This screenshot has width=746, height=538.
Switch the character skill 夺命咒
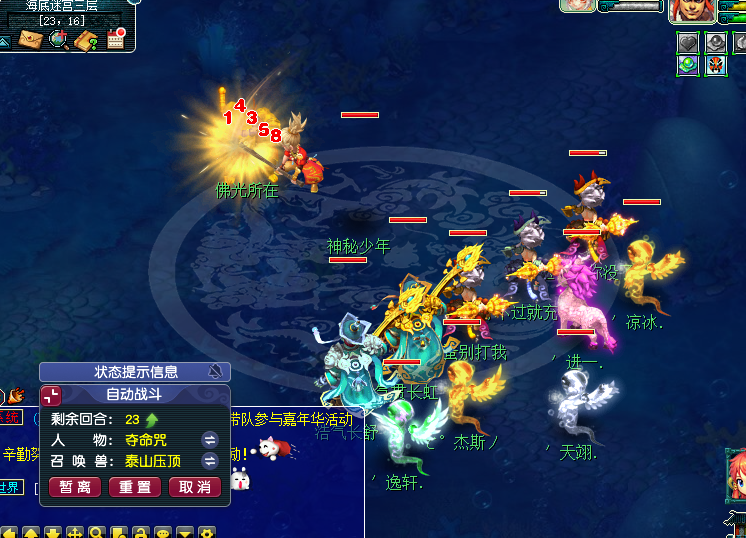pyautogui.click(x=210, y=439)
